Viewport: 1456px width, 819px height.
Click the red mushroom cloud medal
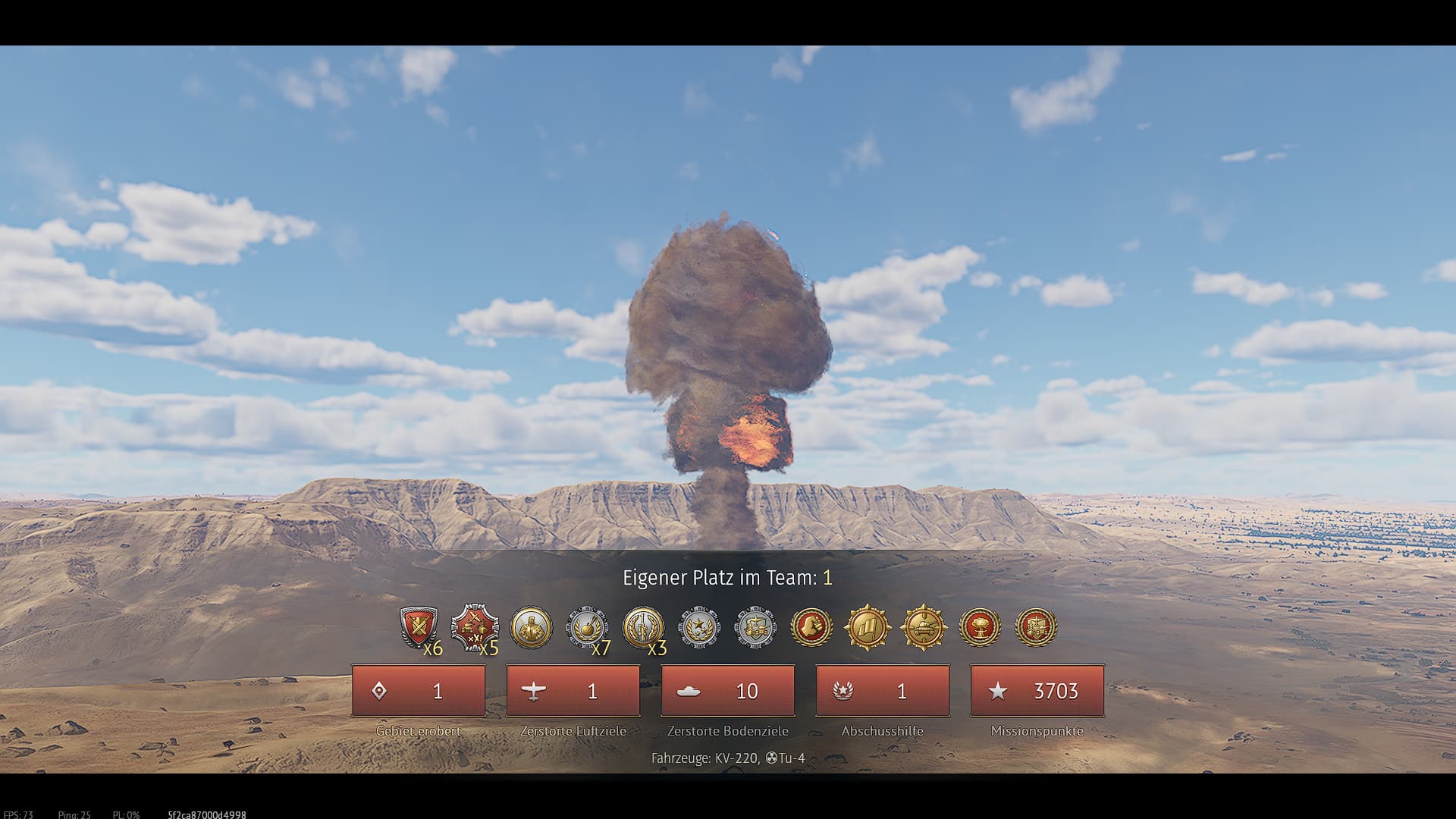[x=980, y=628]
